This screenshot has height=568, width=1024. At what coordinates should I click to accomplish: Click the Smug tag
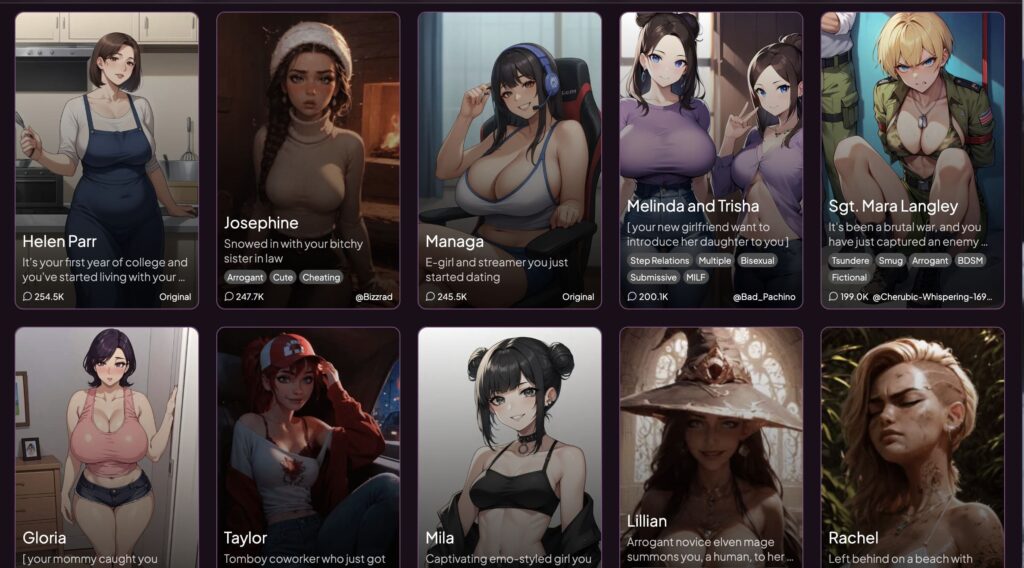pos(890,260)
